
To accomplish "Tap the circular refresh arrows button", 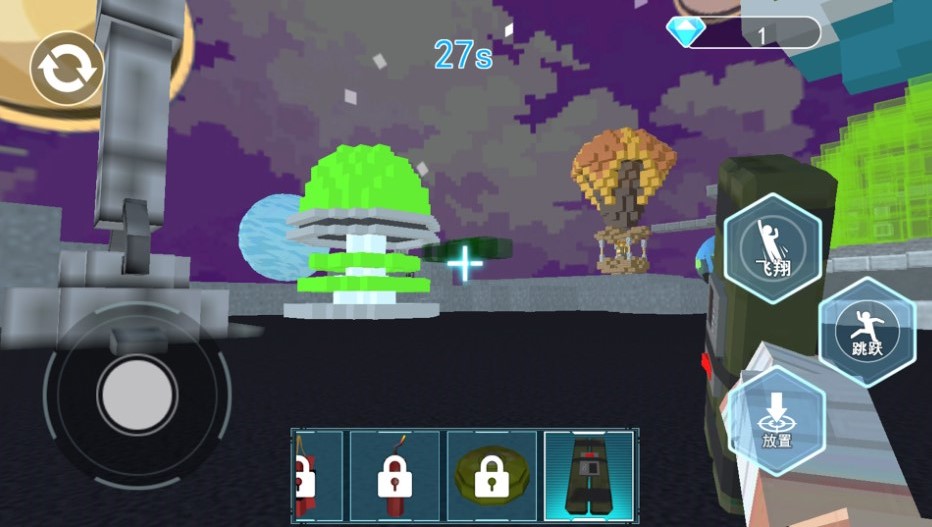I will coord(67,68).
